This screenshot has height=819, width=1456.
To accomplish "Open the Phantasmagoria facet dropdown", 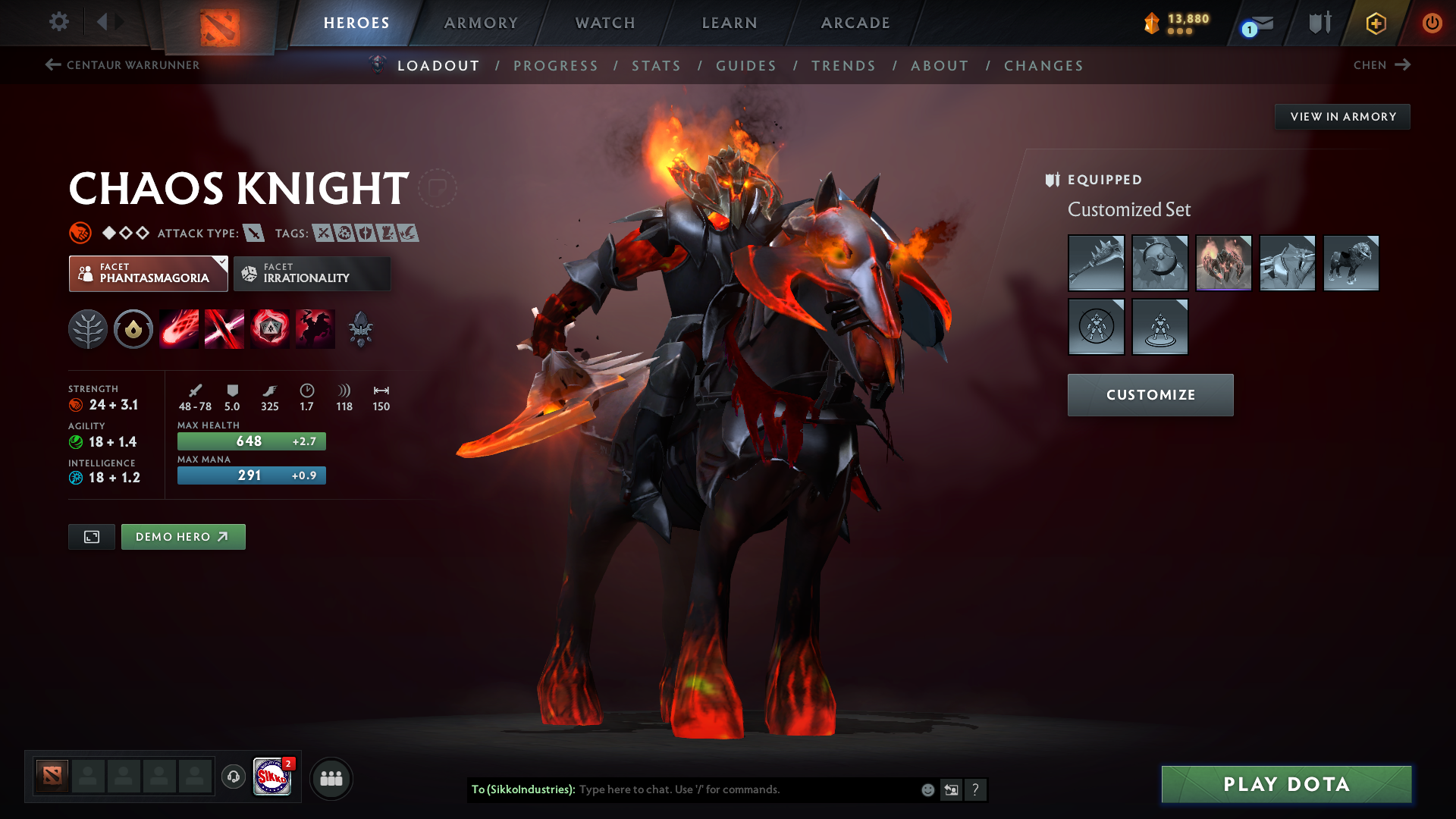I will coord(148,273).
